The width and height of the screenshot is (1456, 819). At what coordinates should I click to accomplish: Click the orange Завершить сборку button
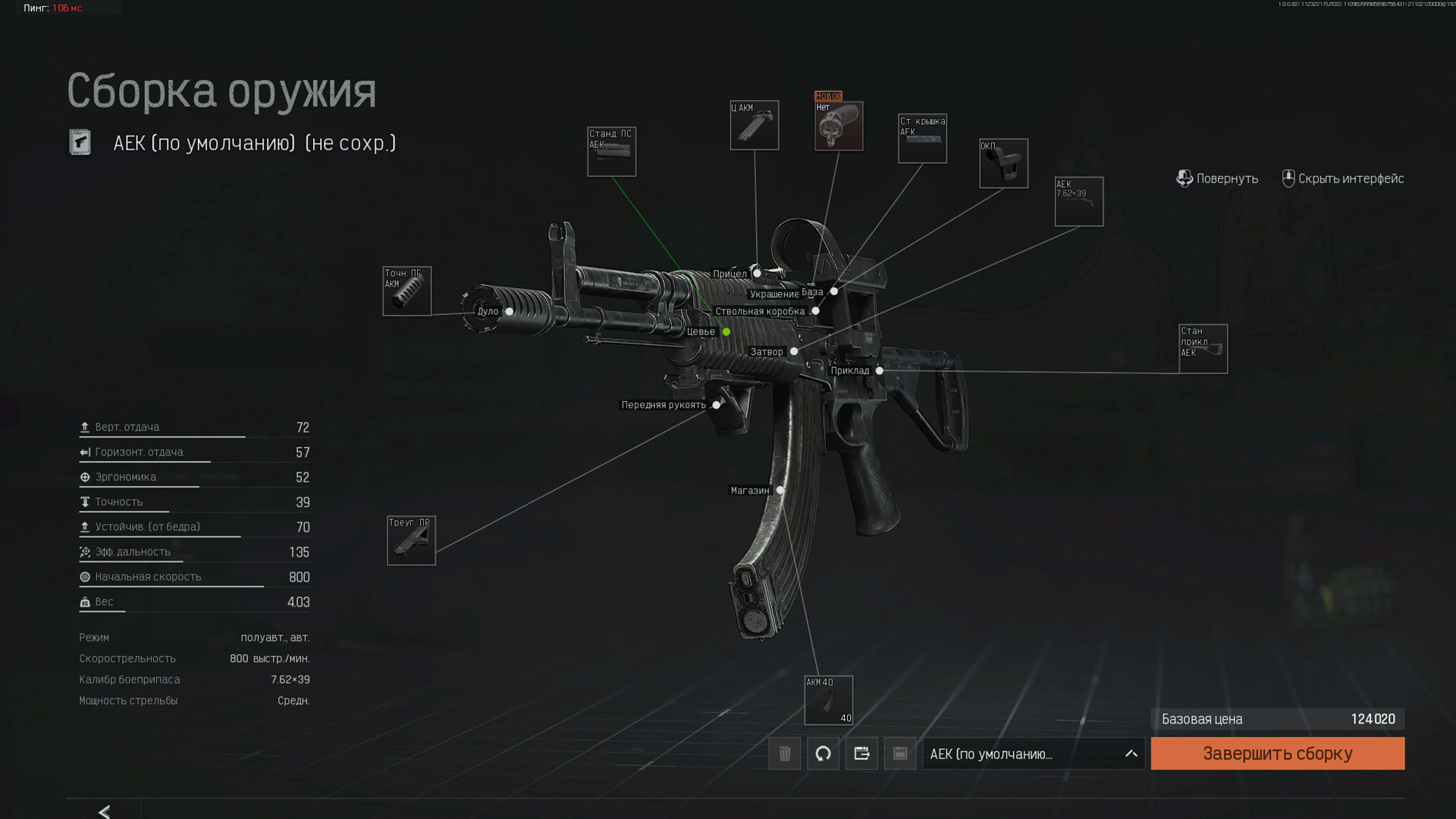pos(1277,753)
